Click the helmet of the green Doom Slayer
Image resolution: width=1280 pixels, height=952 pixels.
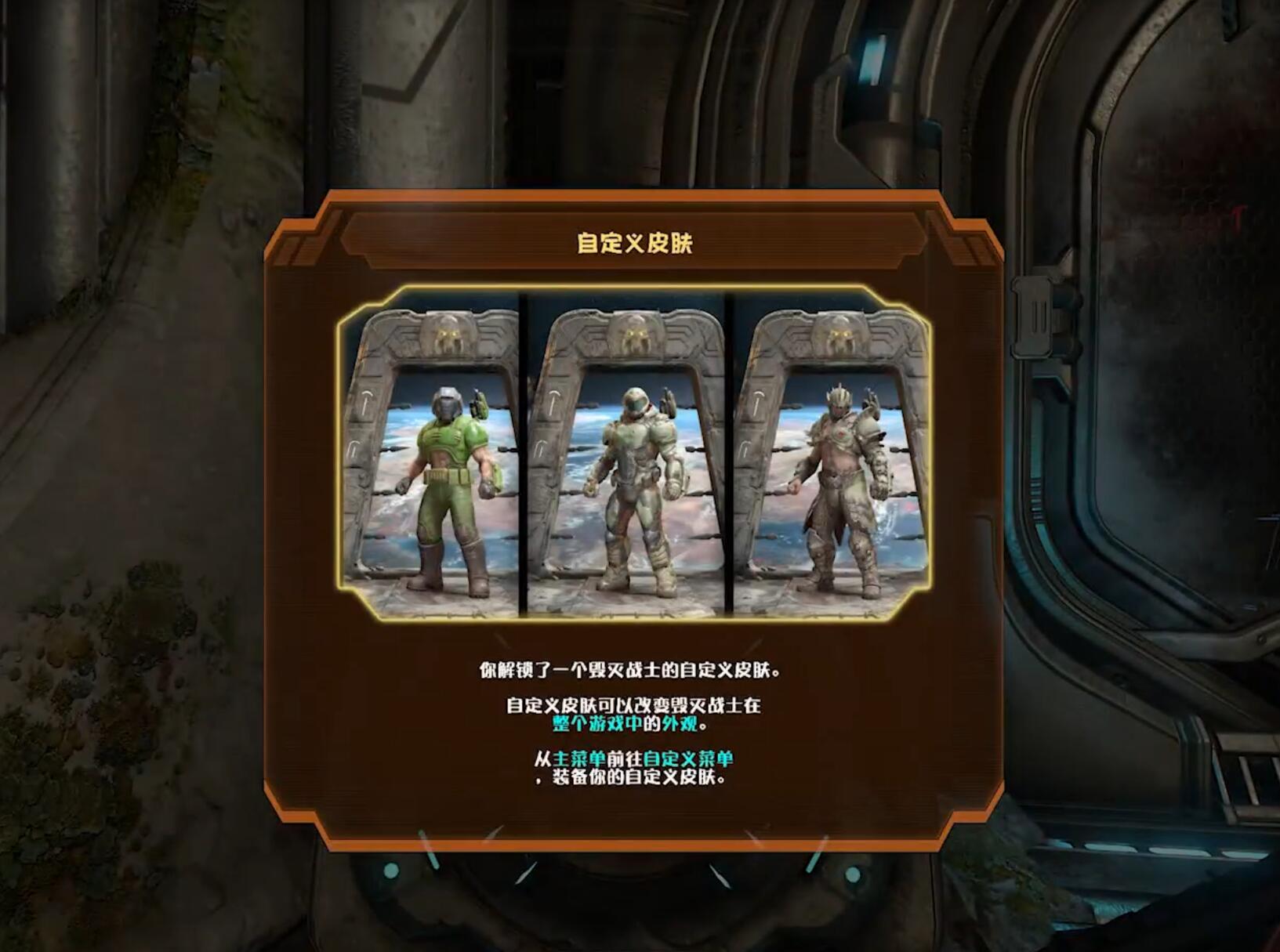pos(448,401)
